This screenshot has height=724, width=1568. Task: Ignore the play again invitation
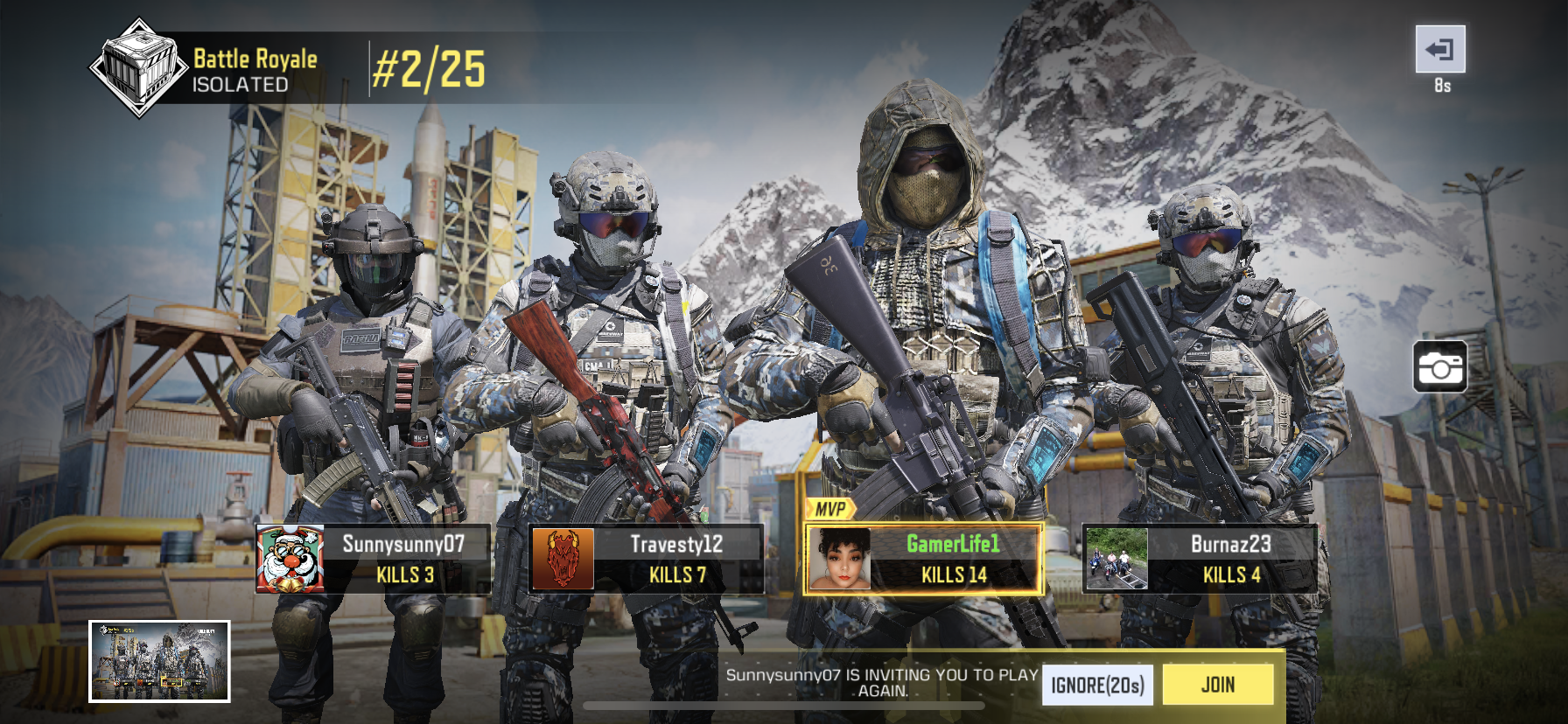coord(1097,685)
